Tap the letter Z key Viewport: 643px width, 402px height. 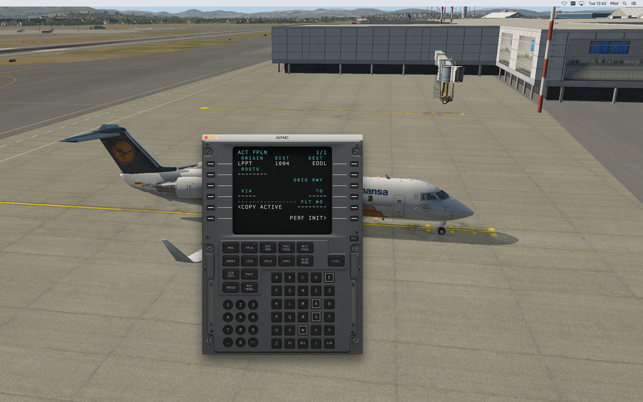[x=278, y=343]
